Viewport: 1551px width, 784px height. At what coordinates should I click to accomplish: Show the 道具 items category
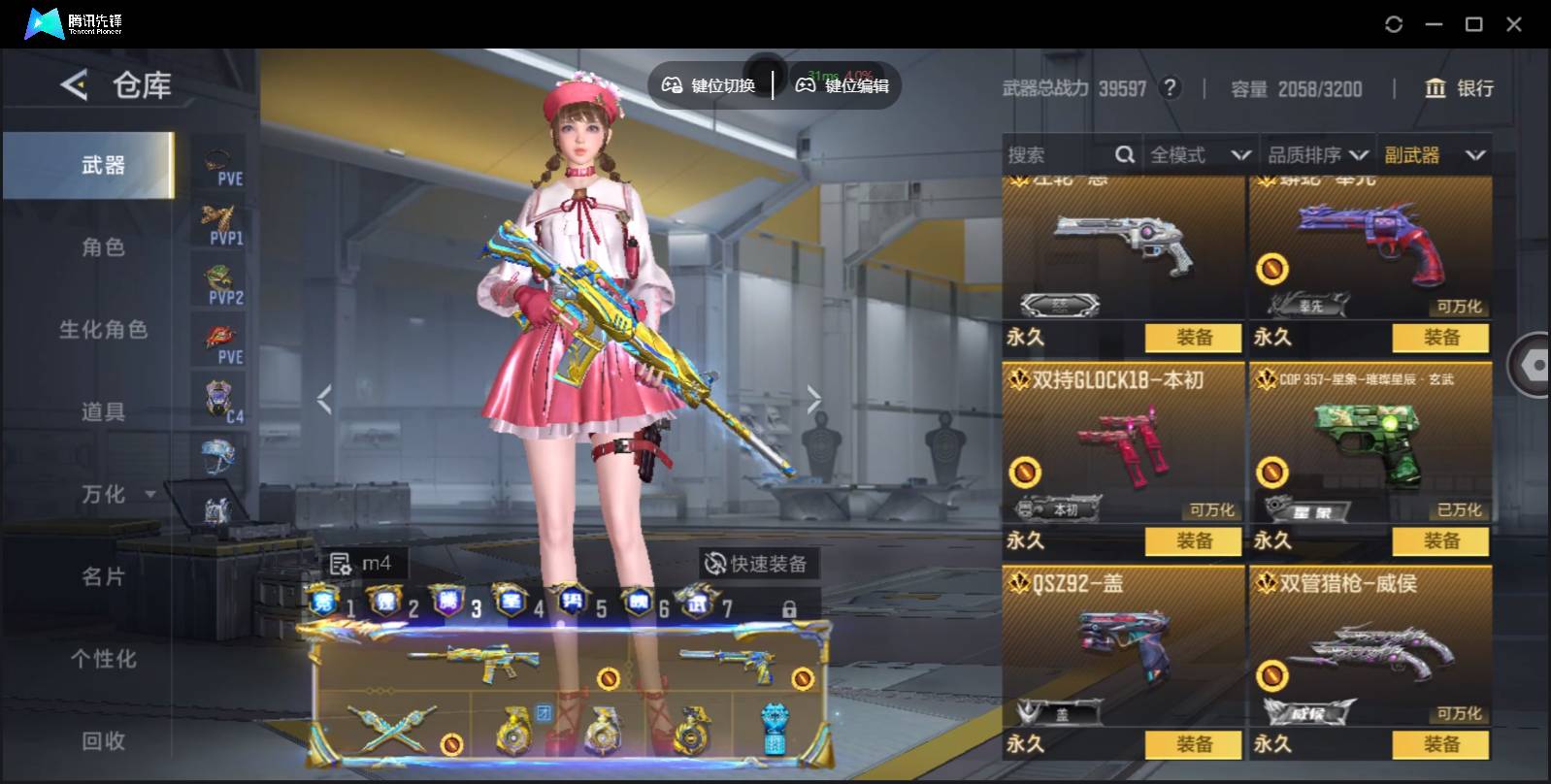(x=103, y=412)
